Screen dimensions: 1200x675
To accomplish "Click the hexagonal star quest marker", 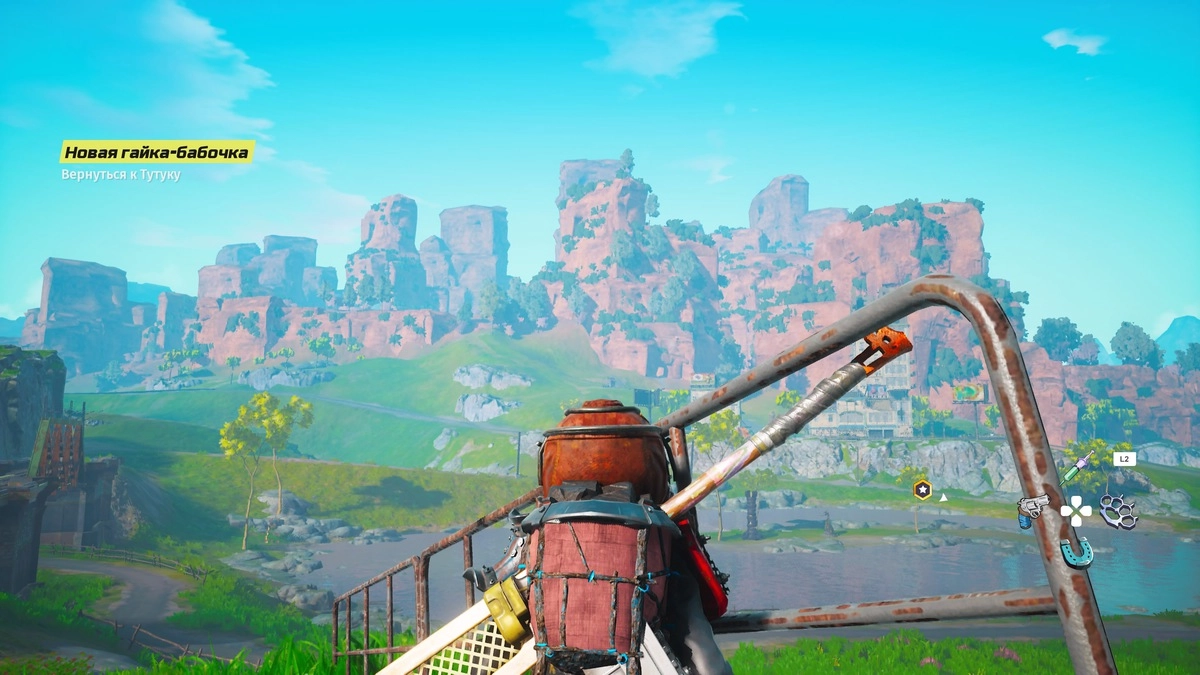I will (922, 490).
